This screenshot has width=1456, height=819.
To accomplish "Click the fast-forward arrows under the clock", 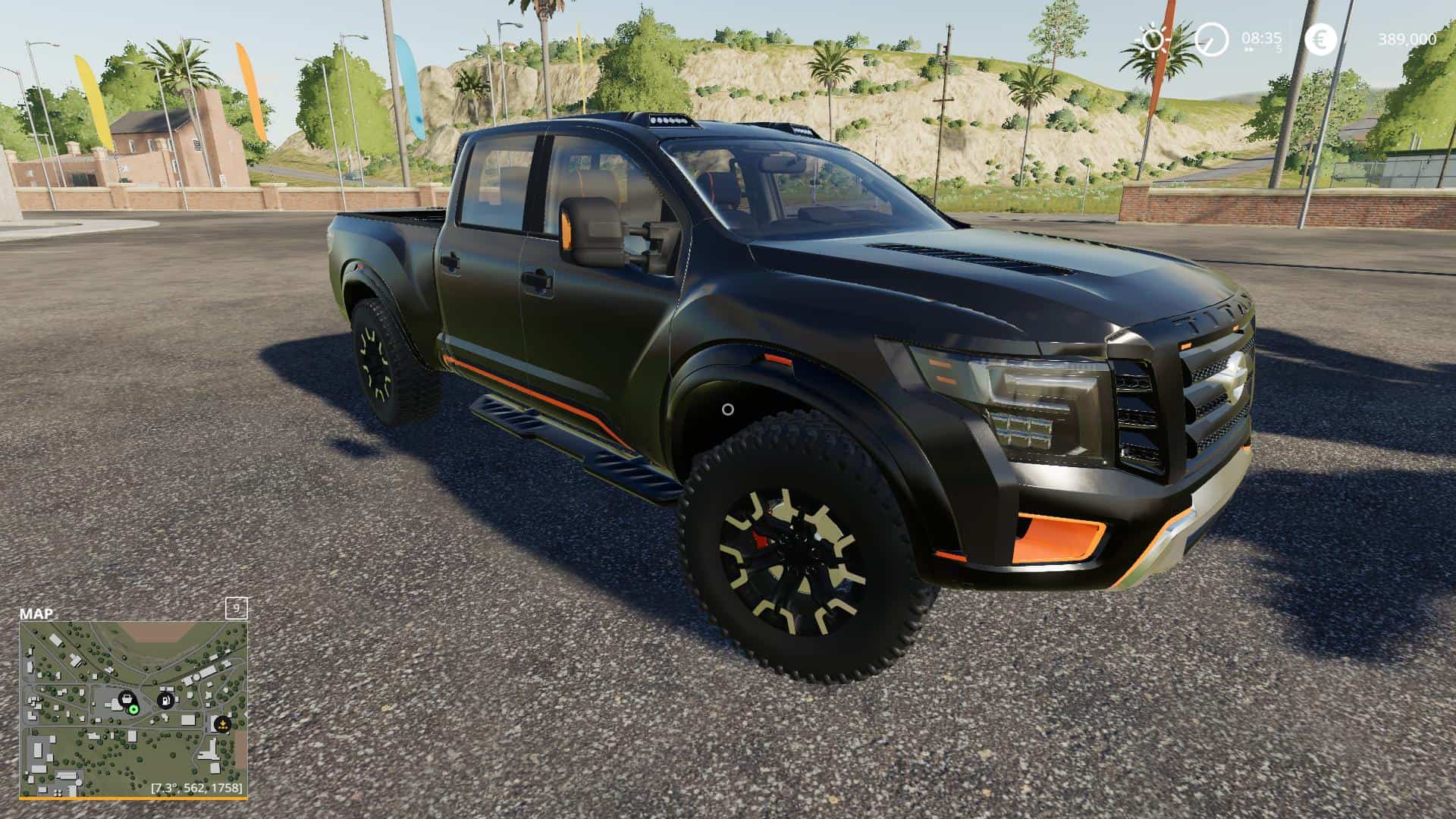I will pos(1250,49).
